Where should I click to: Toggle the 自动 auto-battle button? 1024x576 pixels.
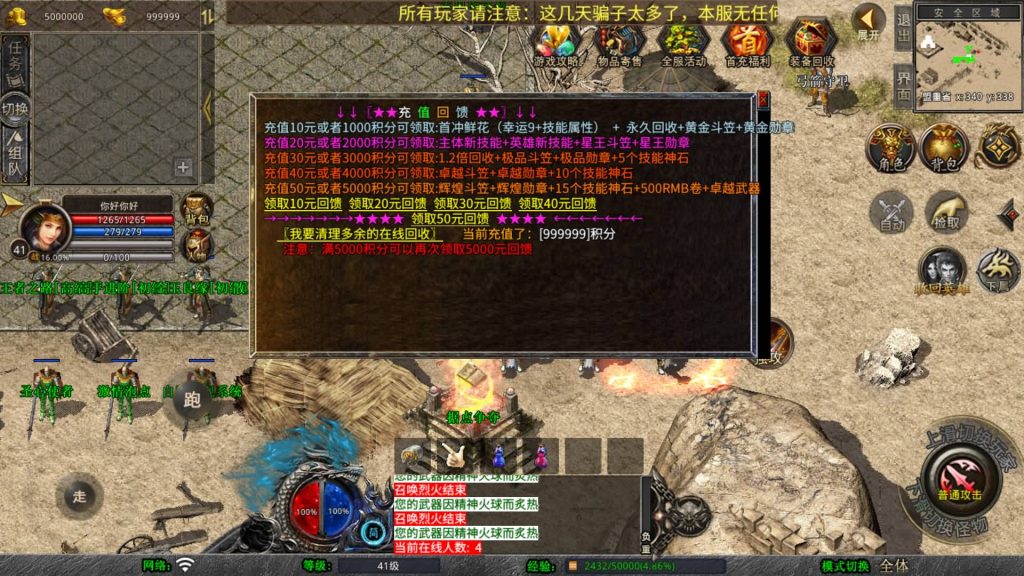pyautogui.click(x=891, y=212)
